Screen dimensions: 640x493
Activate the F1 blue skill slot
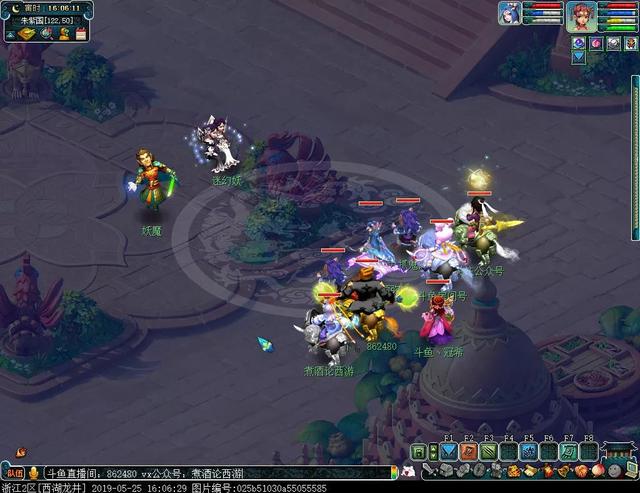(x=448, y=451)
